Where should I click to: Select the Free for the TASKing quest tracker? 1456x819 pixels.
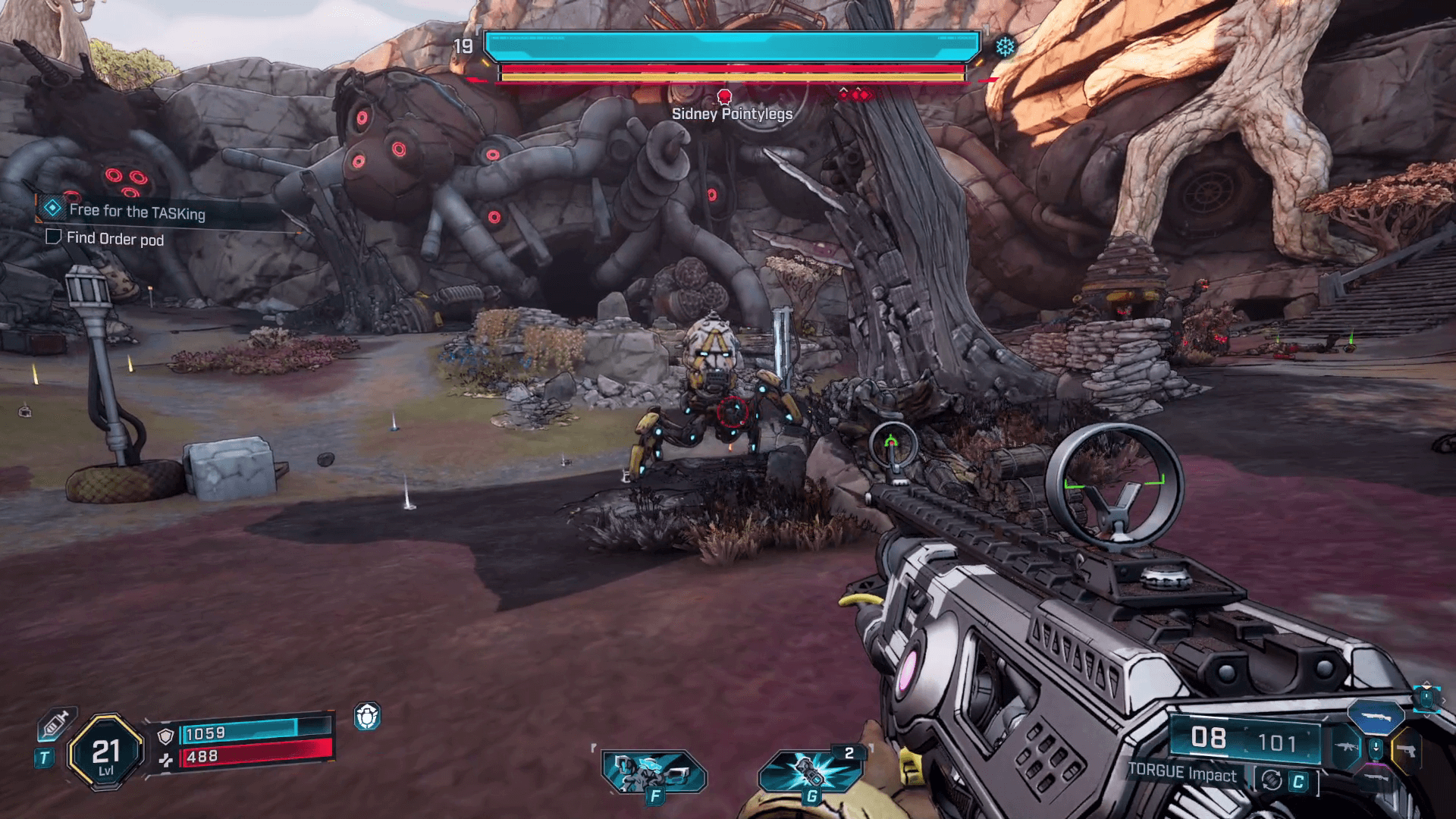136,211
